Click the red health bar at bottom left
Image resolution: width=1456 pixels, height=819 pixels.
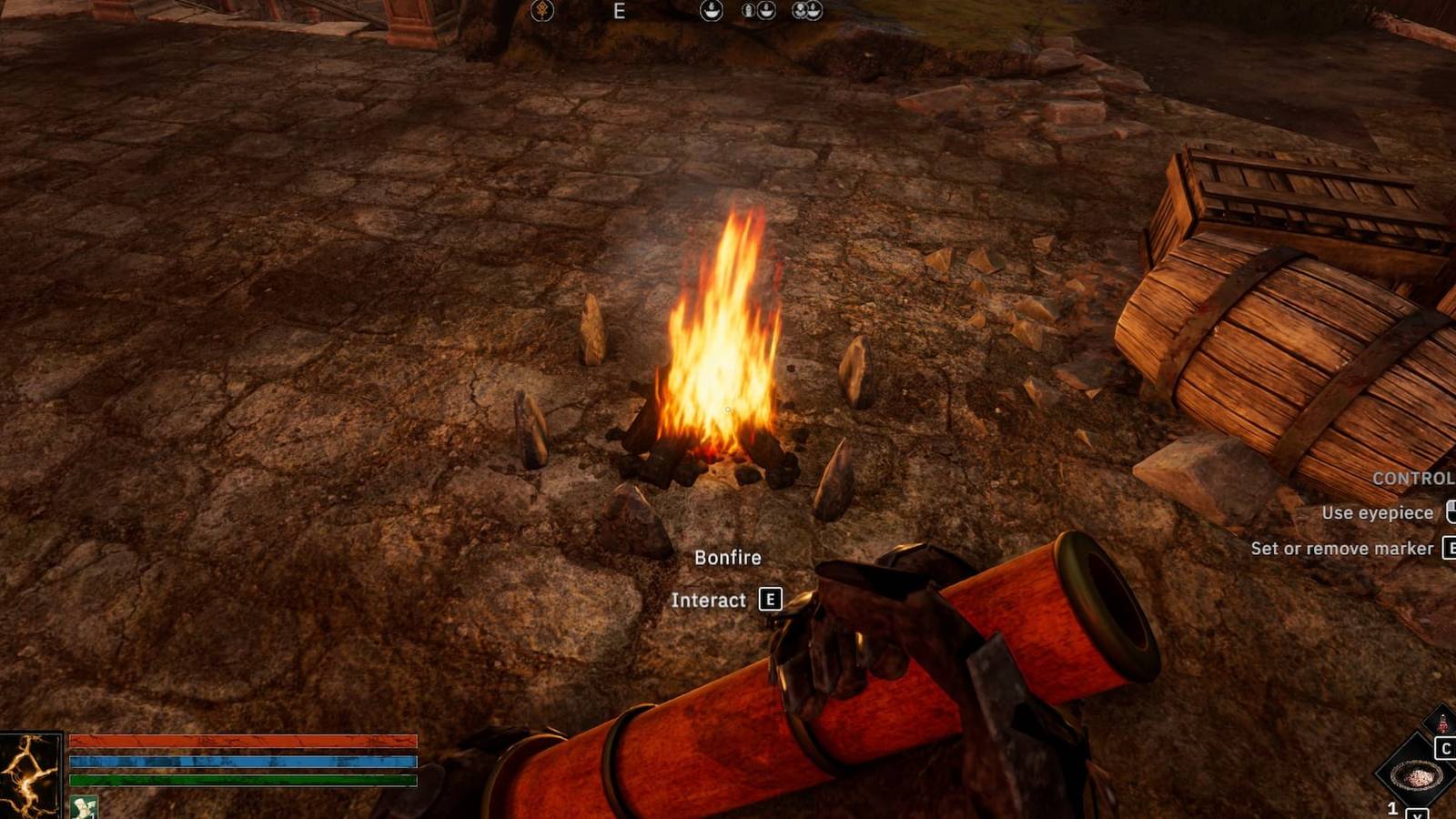pyautogui.click(x=241, y=741)
